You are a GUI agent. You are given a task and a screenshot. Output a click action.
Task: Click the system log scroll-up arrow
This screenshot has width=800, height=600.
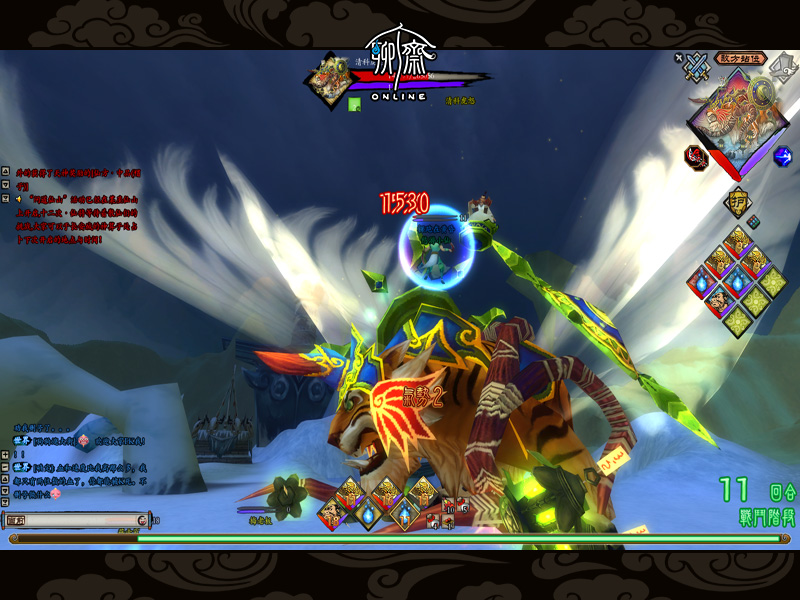point(5,173)
